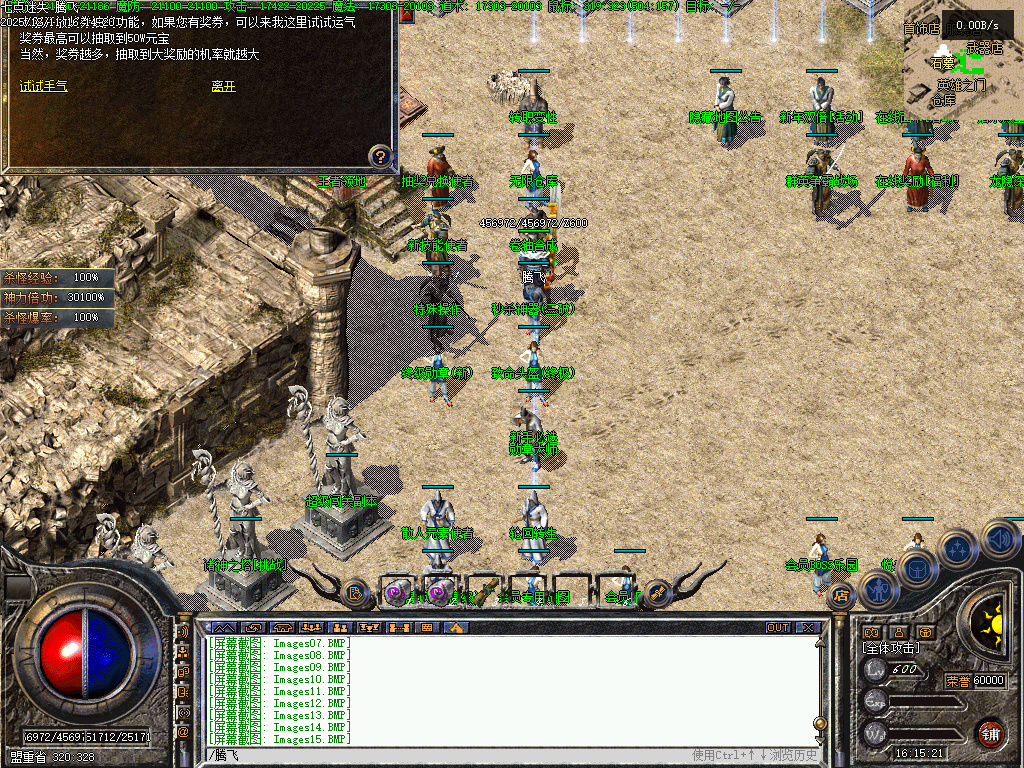Screen dimensions: 1024x768
Task: Click the red 铺 stall button
Action: 990,732
